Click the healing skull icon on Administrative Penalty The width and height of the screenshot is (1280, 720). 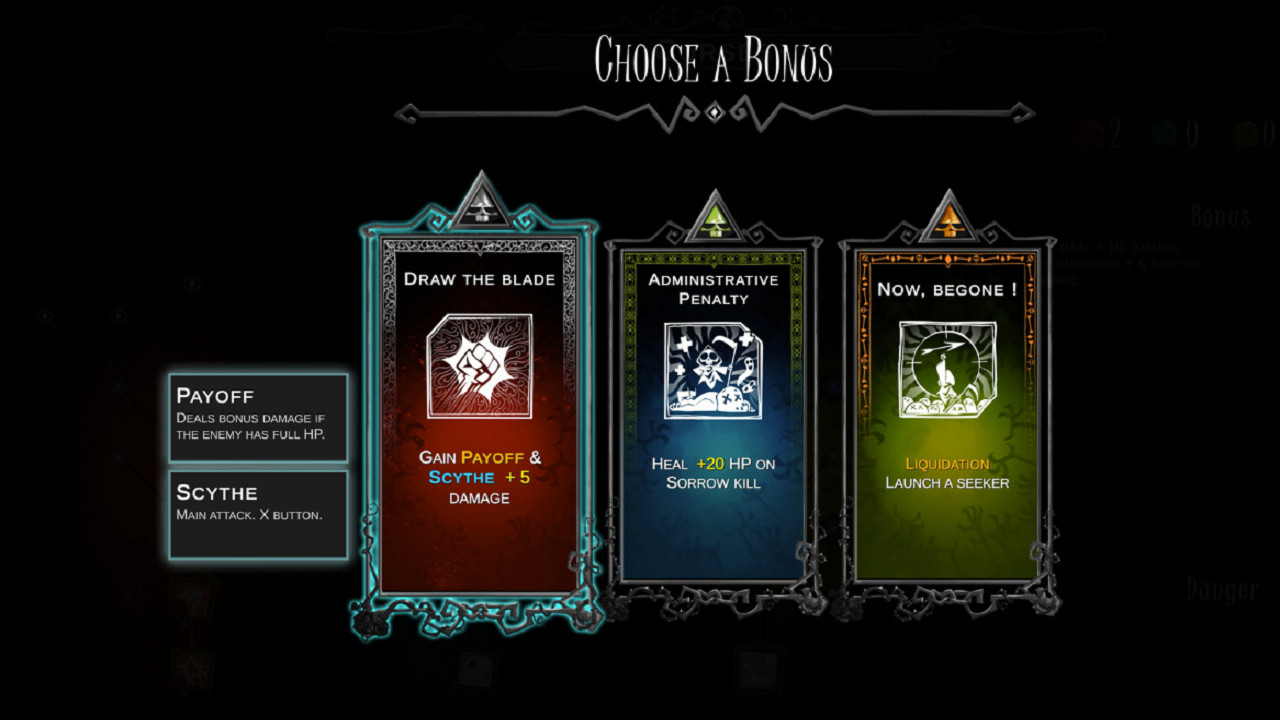click(x=712, y=367)
